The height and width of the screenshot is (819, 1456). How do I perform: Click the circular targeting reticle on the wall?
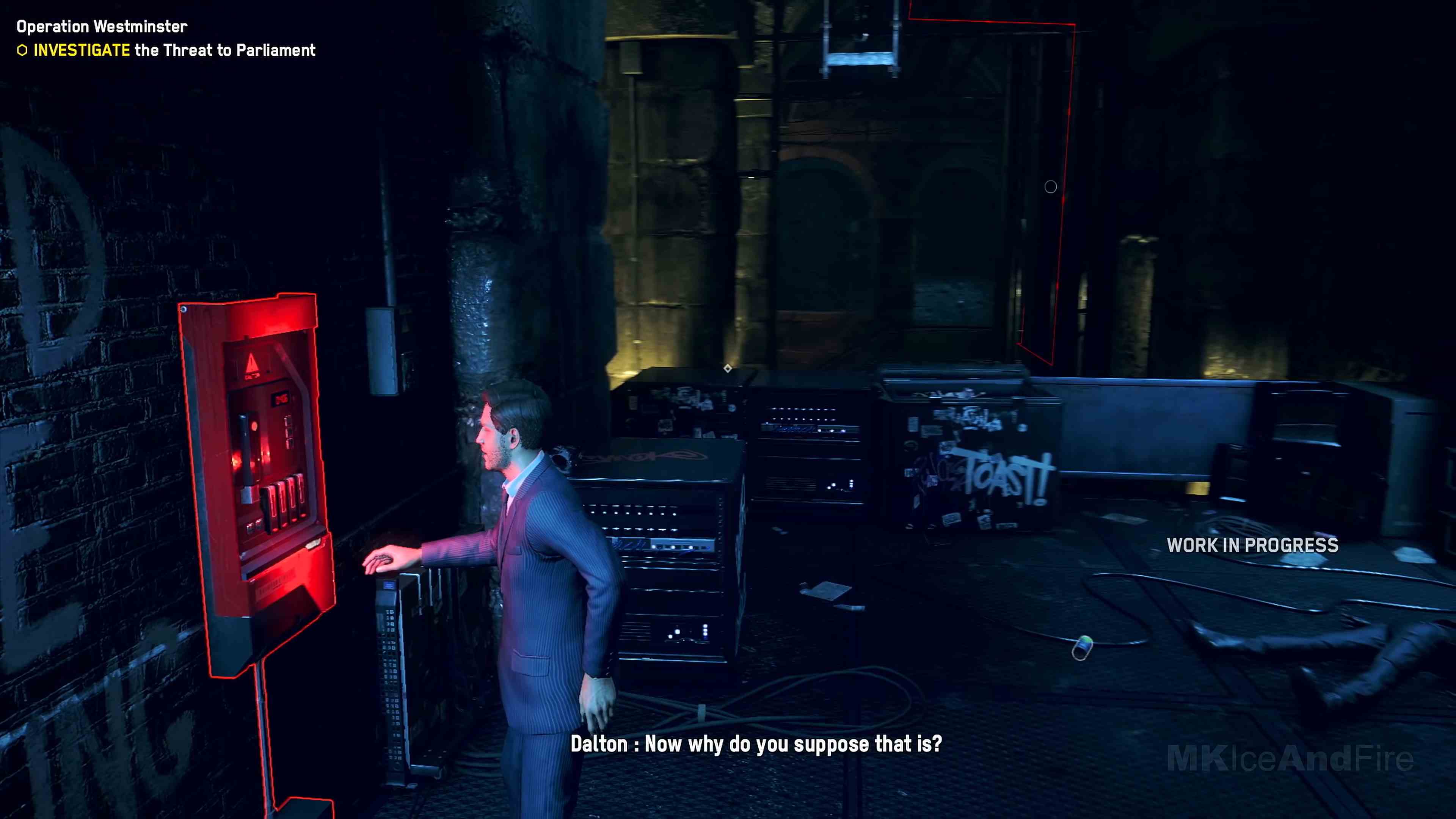click(x=1051, y=187)
